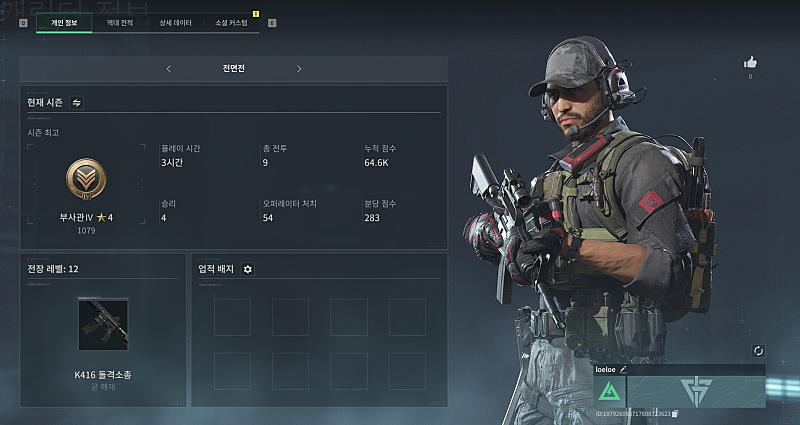Switch to the 역대 전적 tab
The width and height of the screenshot is (800, 425).
120,22
